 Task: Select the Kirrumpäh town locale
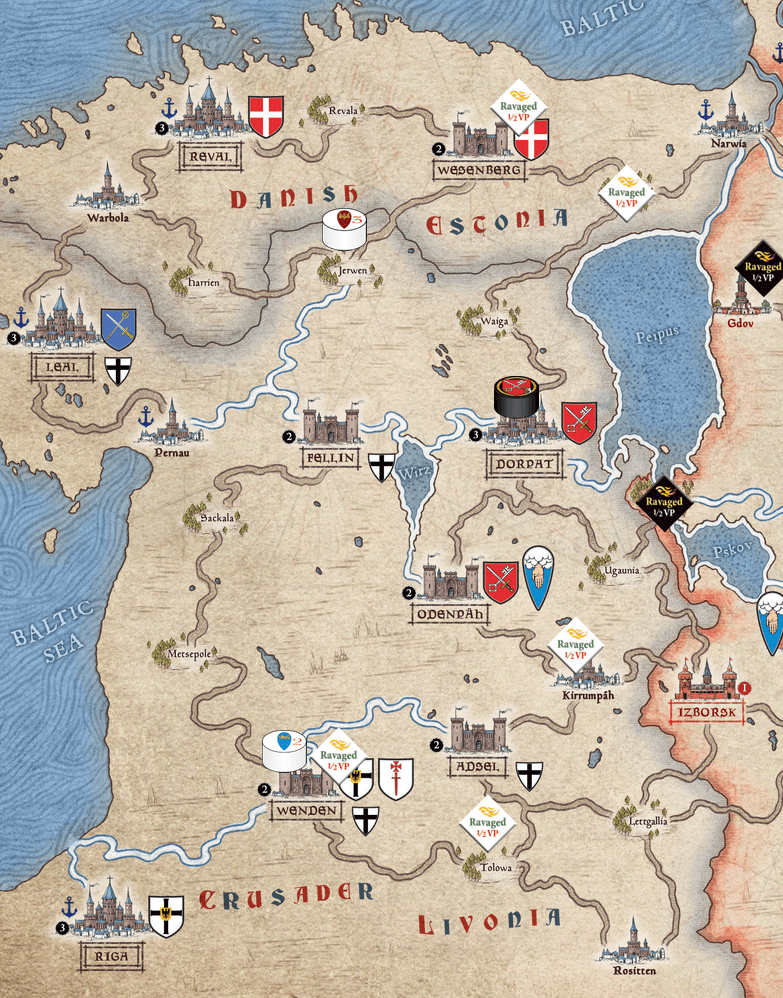click(x=578, y=672)
